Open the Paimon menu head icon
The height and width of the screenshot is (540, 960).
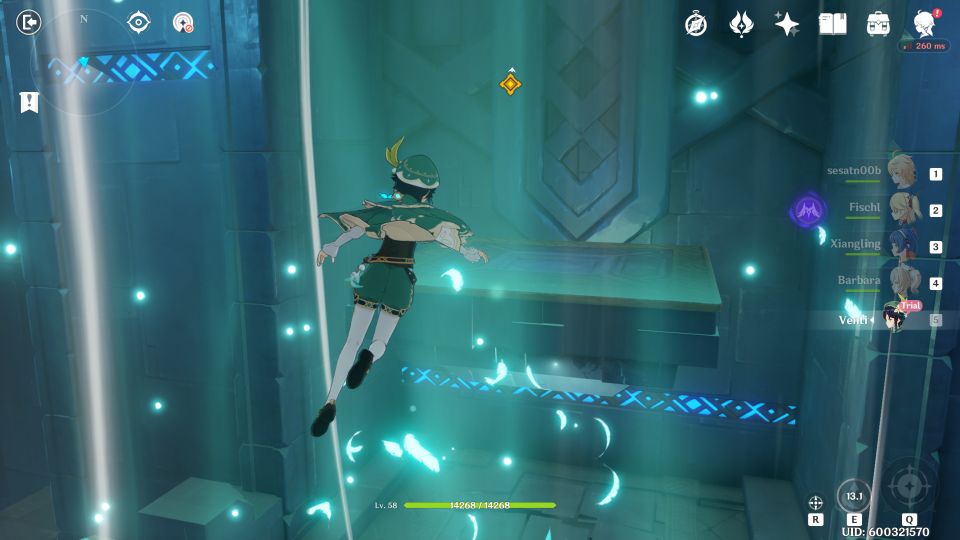click(x=925, y=24)
